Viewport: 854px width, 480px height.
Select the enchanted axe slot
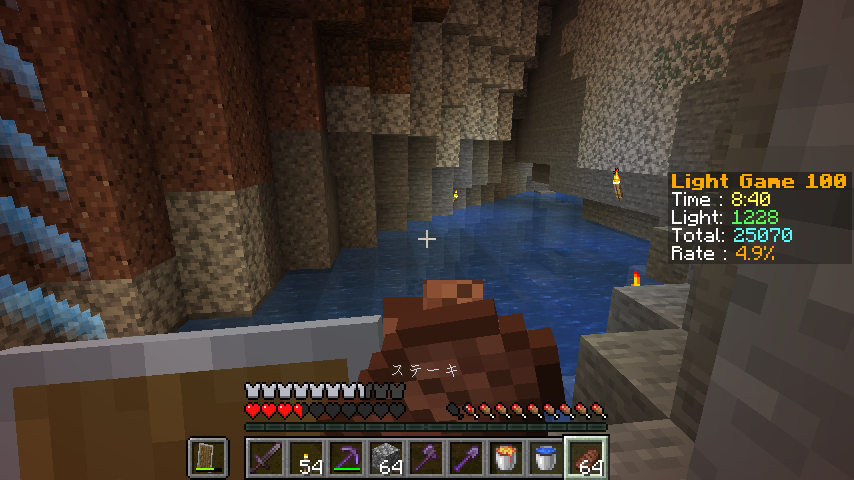425,458
